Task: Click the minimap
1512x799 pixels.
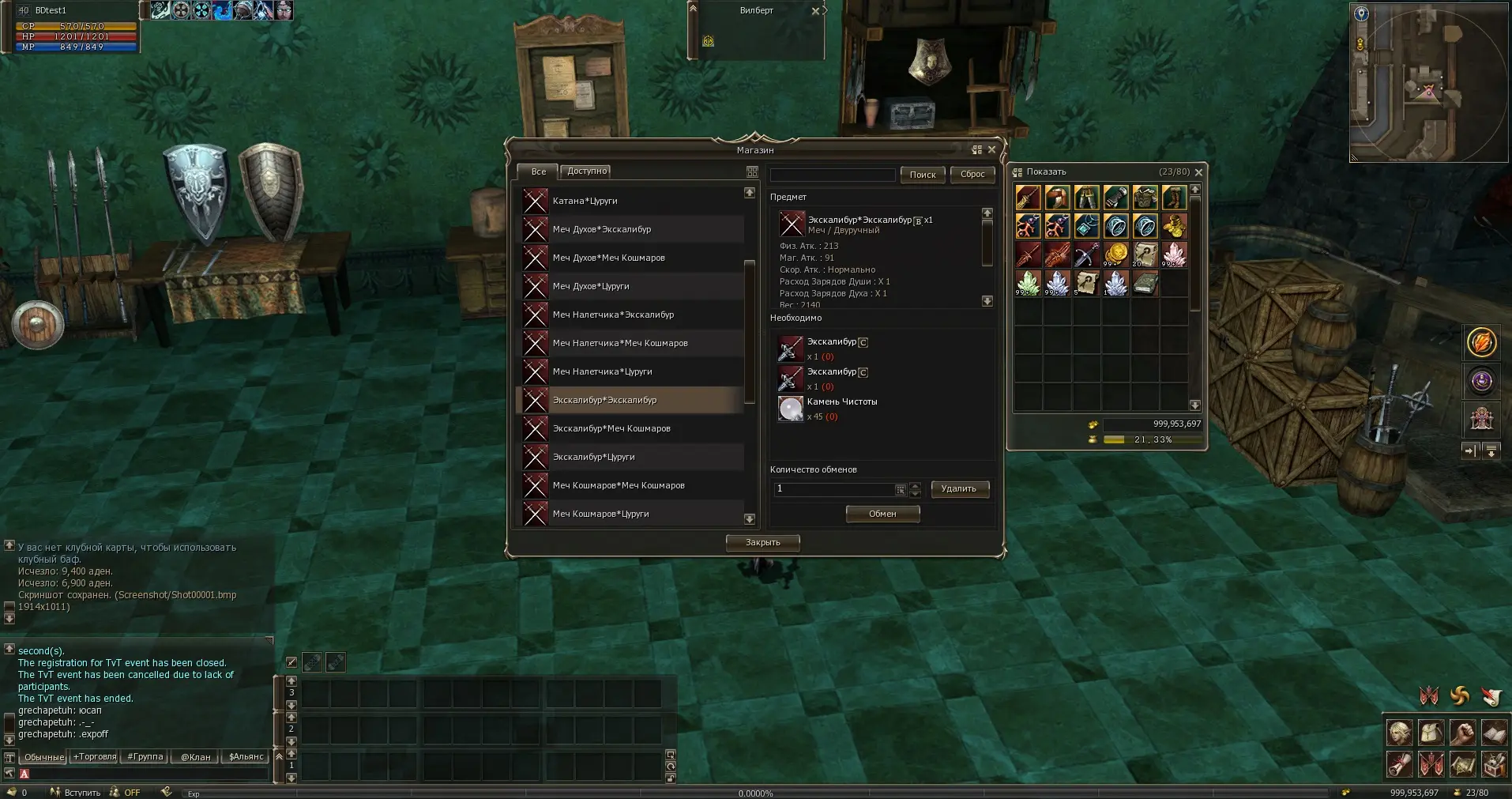Action: pyautogui.click(x=1427, y=82)
